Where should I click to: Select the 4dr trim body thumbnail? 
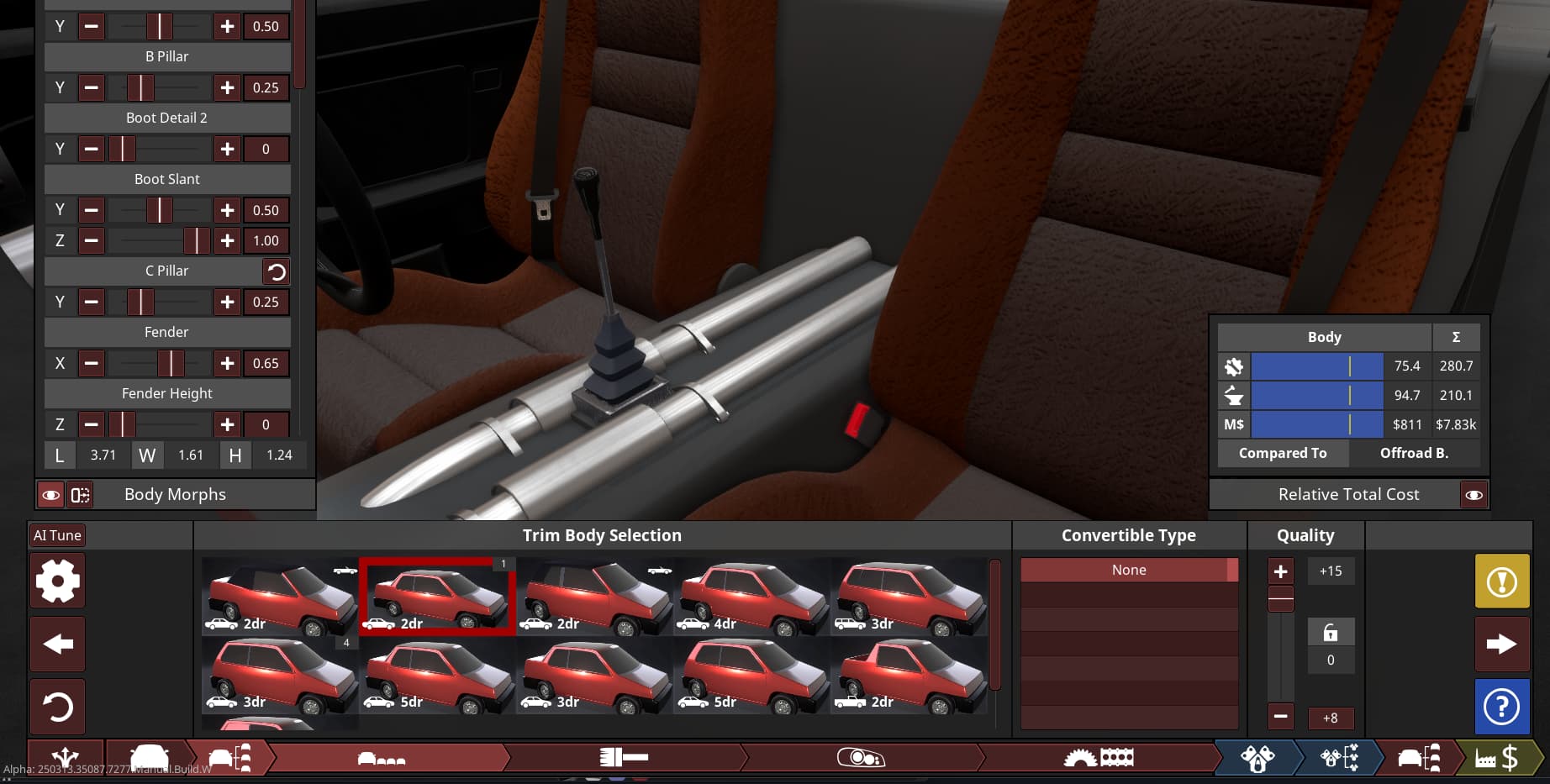pyautogui.click(x=751, y=596)
